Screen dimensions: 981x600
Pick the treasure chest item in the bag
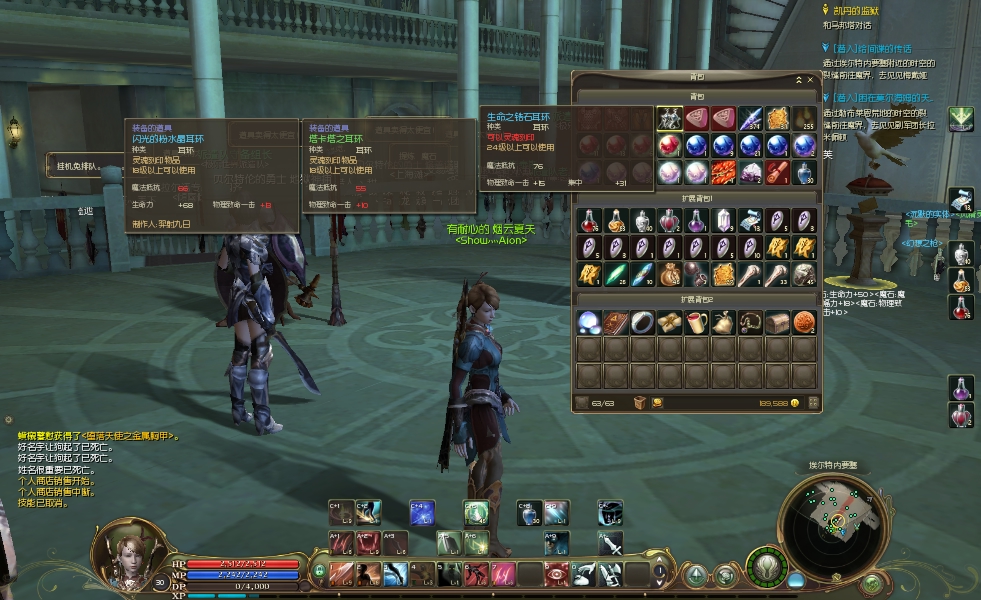point(777,322)
